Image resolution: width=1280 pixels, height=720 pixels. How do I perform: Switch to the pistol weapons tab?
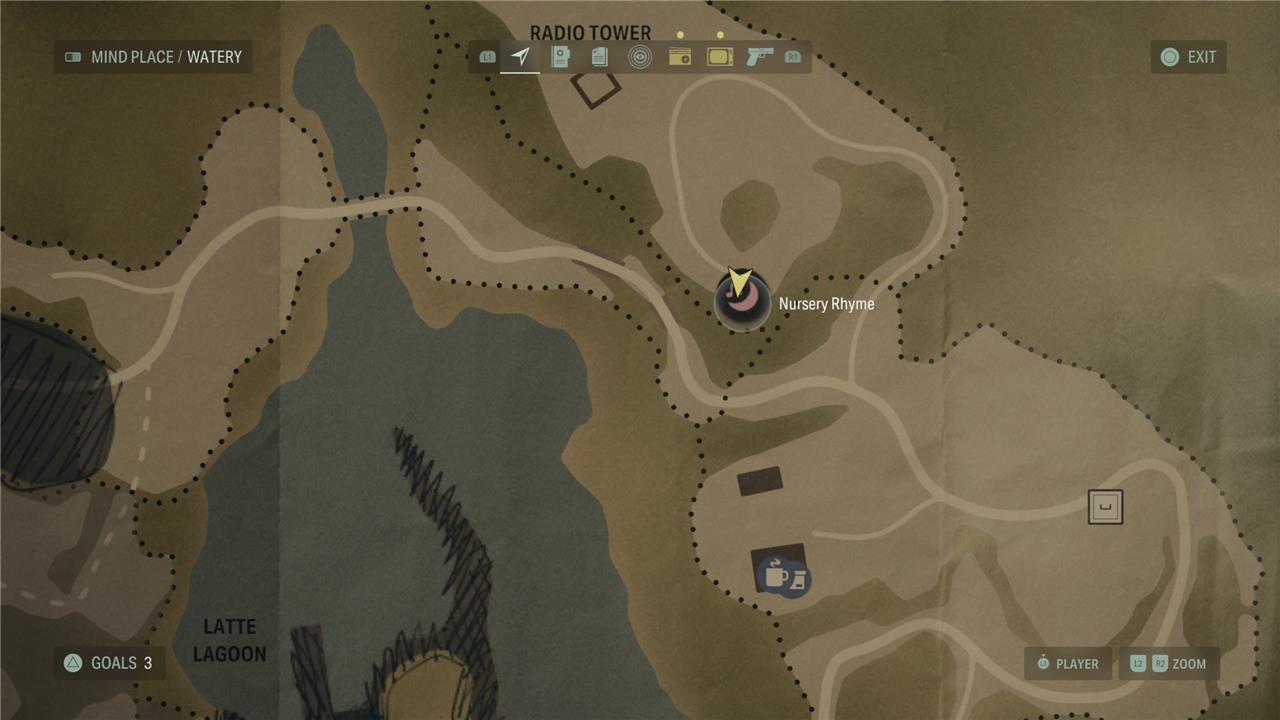(760, 57)
